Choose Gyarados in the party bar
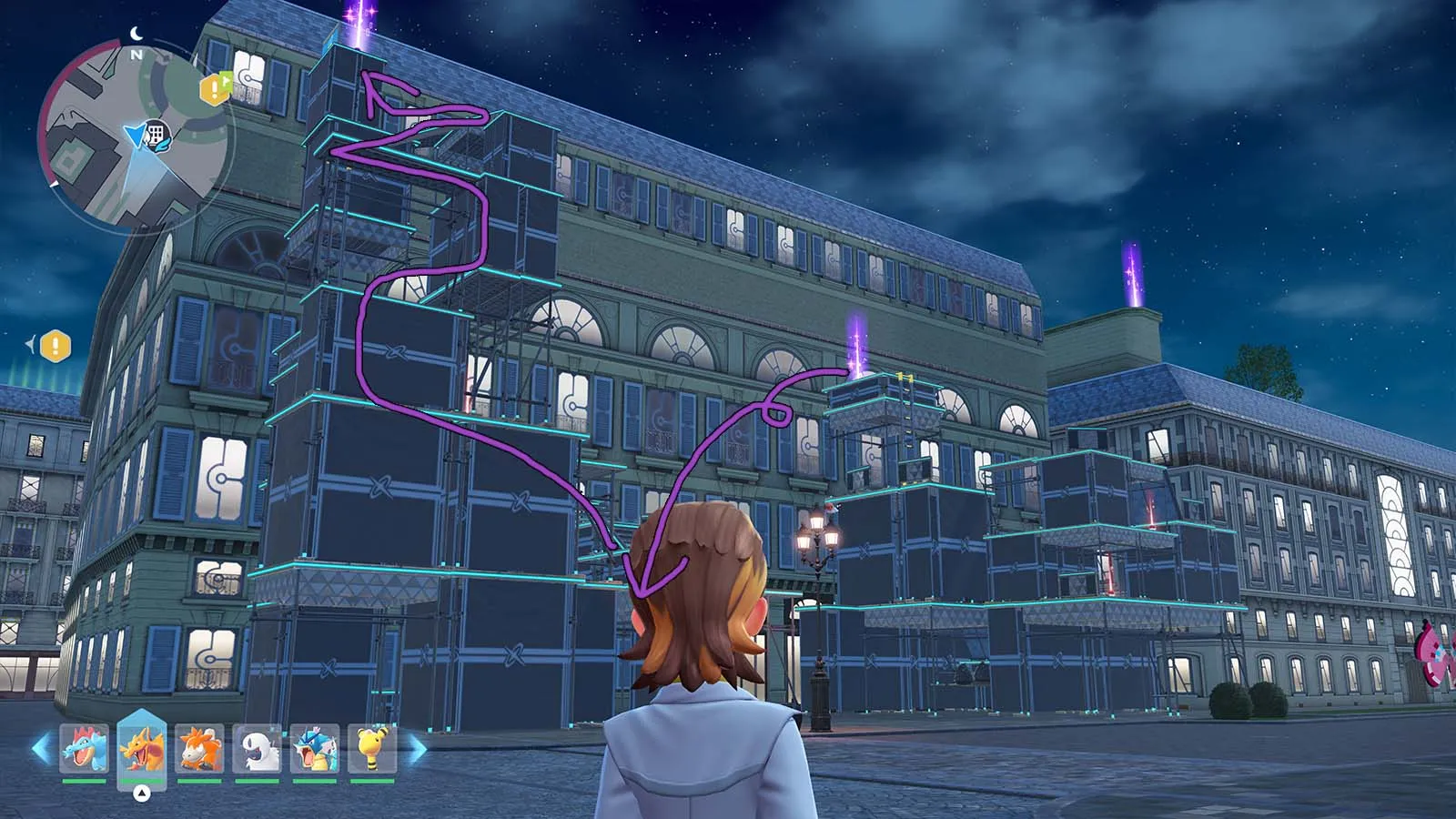Screen dimensions: 1456x819 pos(315,749)
